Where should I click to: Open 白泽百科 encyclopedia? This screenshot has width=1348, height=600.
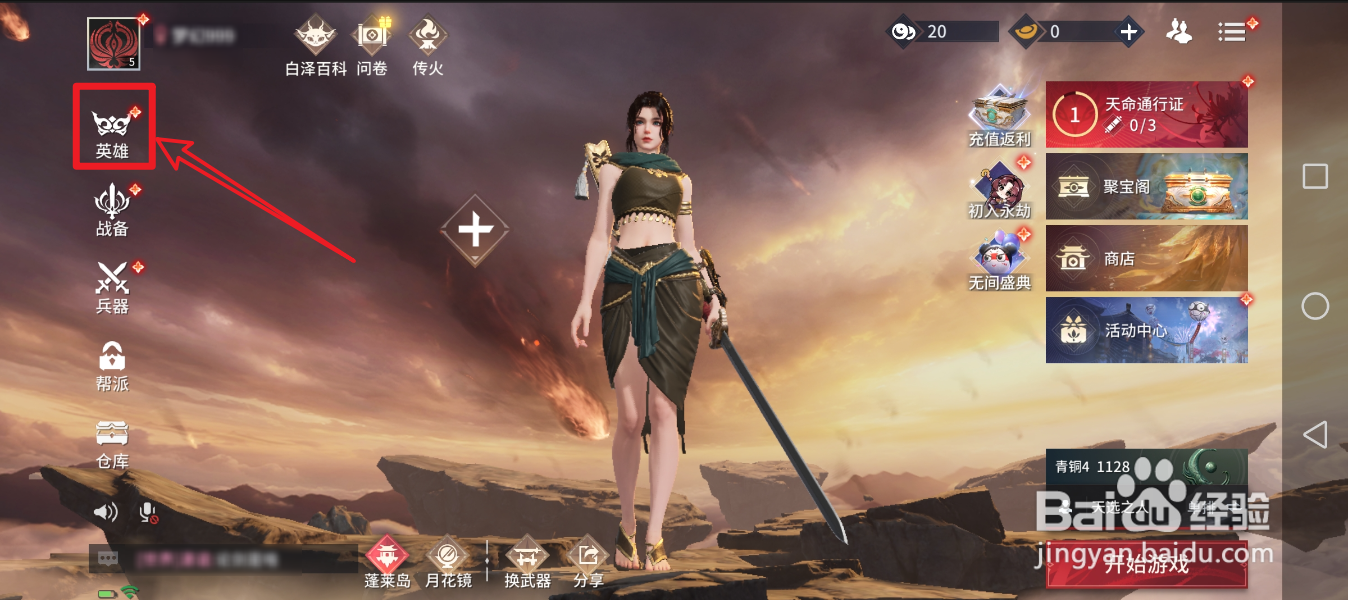(x=315, y=46)
